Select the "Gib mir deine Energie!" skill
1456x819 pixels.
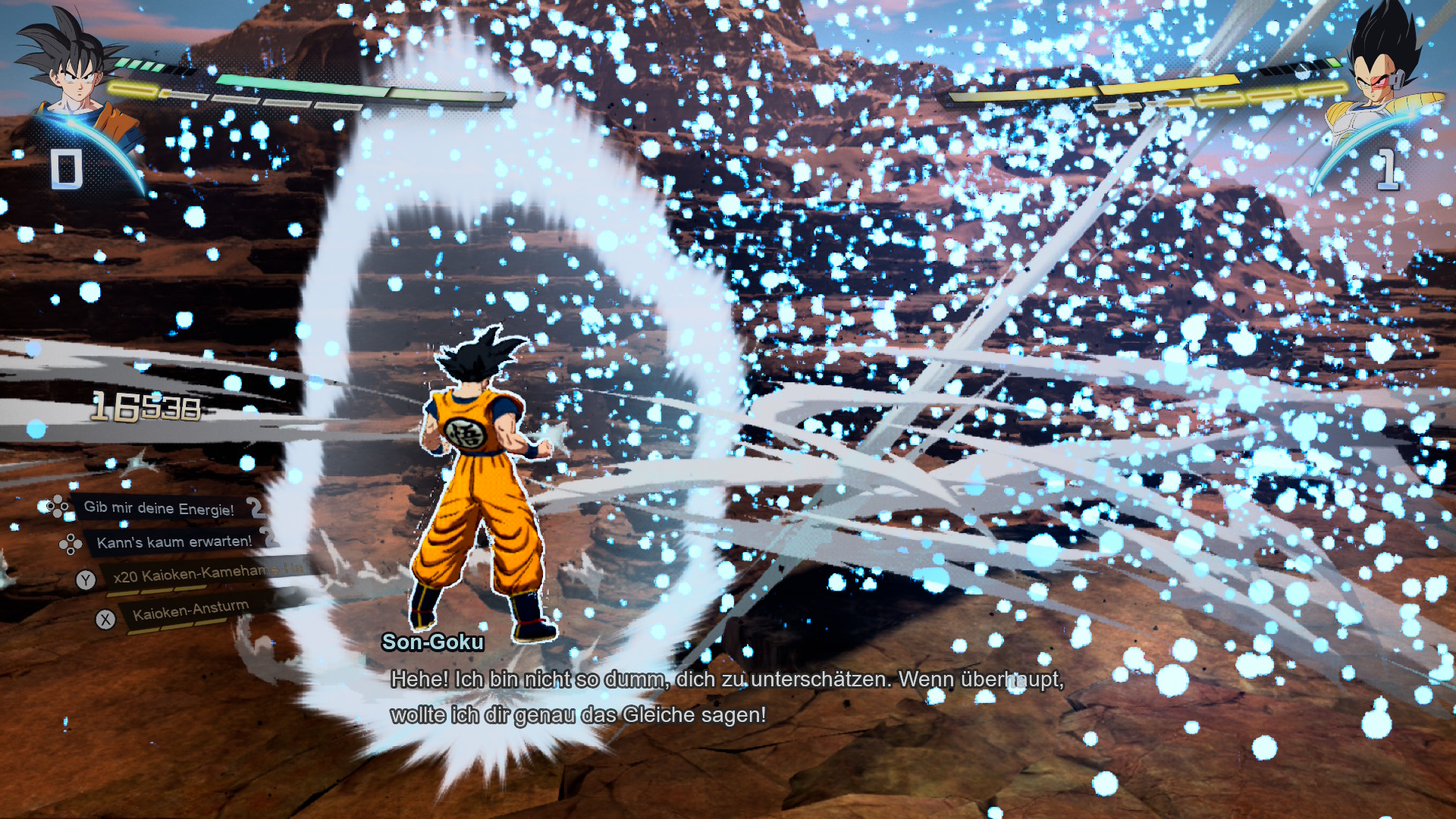(x=159, y=508)
